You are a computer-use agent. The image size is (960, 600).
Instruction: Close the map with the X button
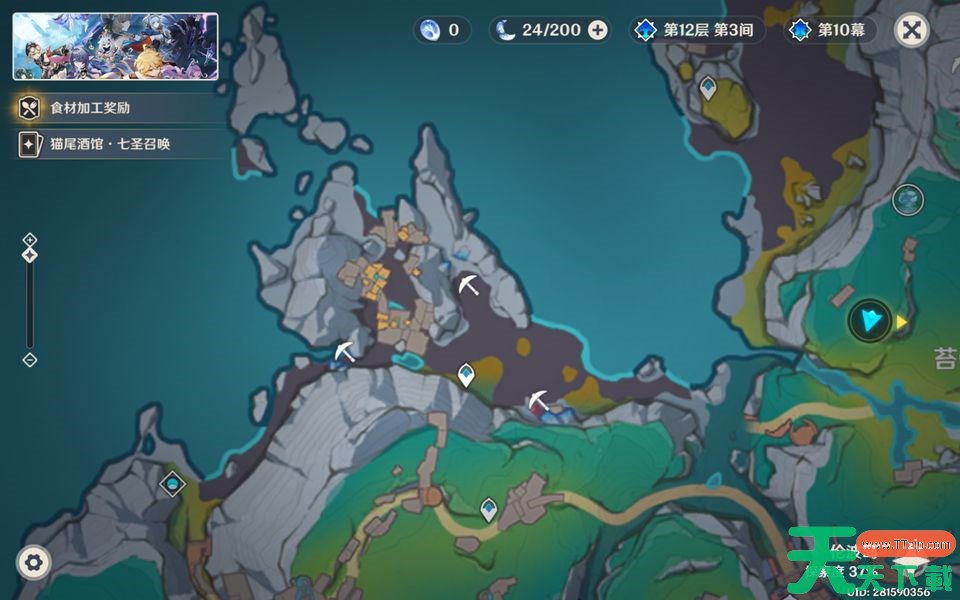(911, 30)
